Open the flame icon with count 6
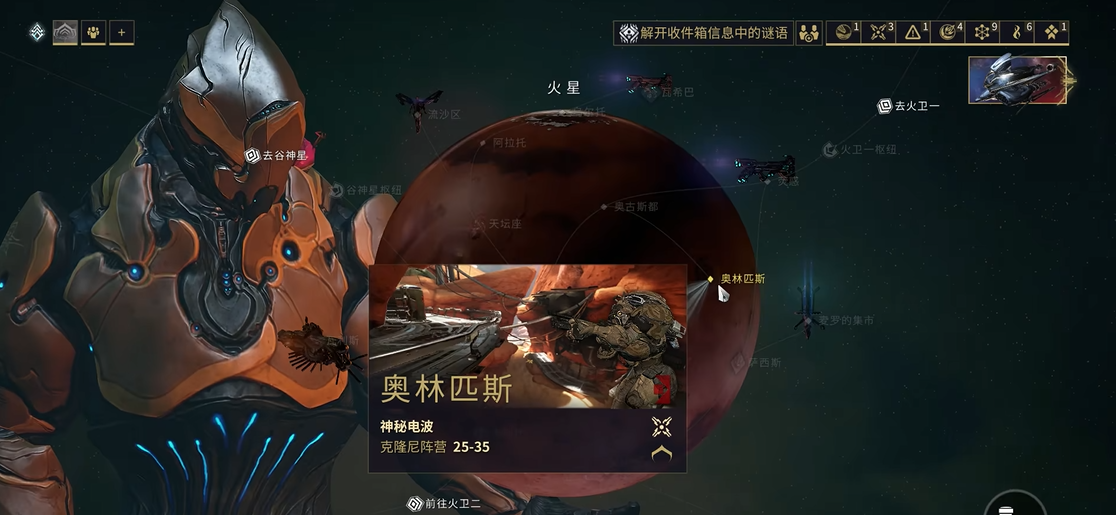The image size is (1116, 515). 1018,33
